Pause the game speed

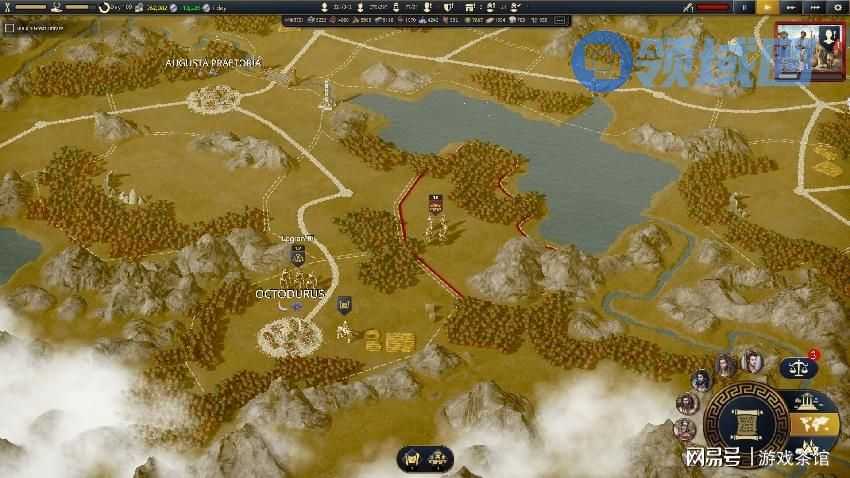click(x=742, y=7)
